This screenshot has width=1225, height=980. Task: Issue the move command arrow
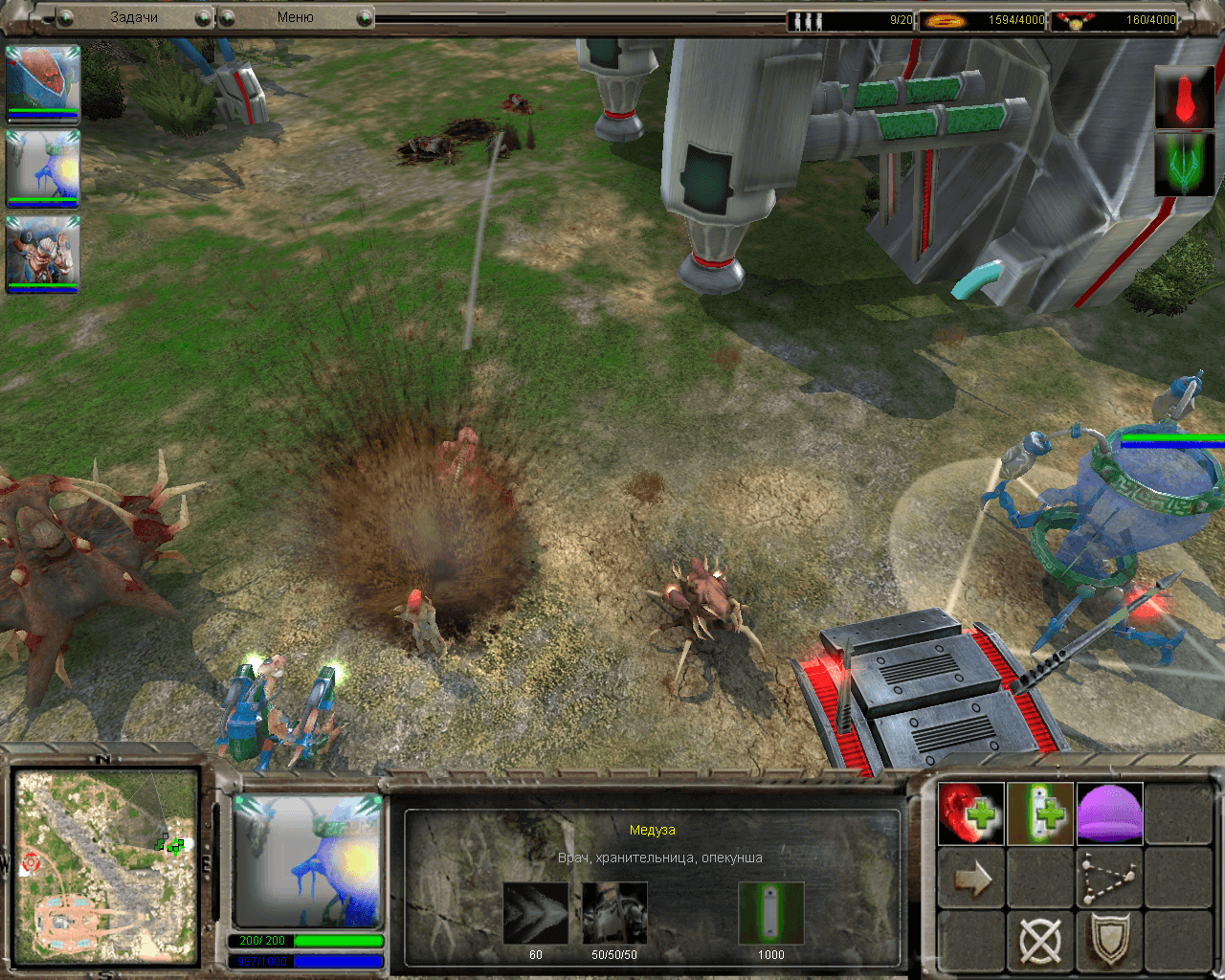tap(970, 879)
